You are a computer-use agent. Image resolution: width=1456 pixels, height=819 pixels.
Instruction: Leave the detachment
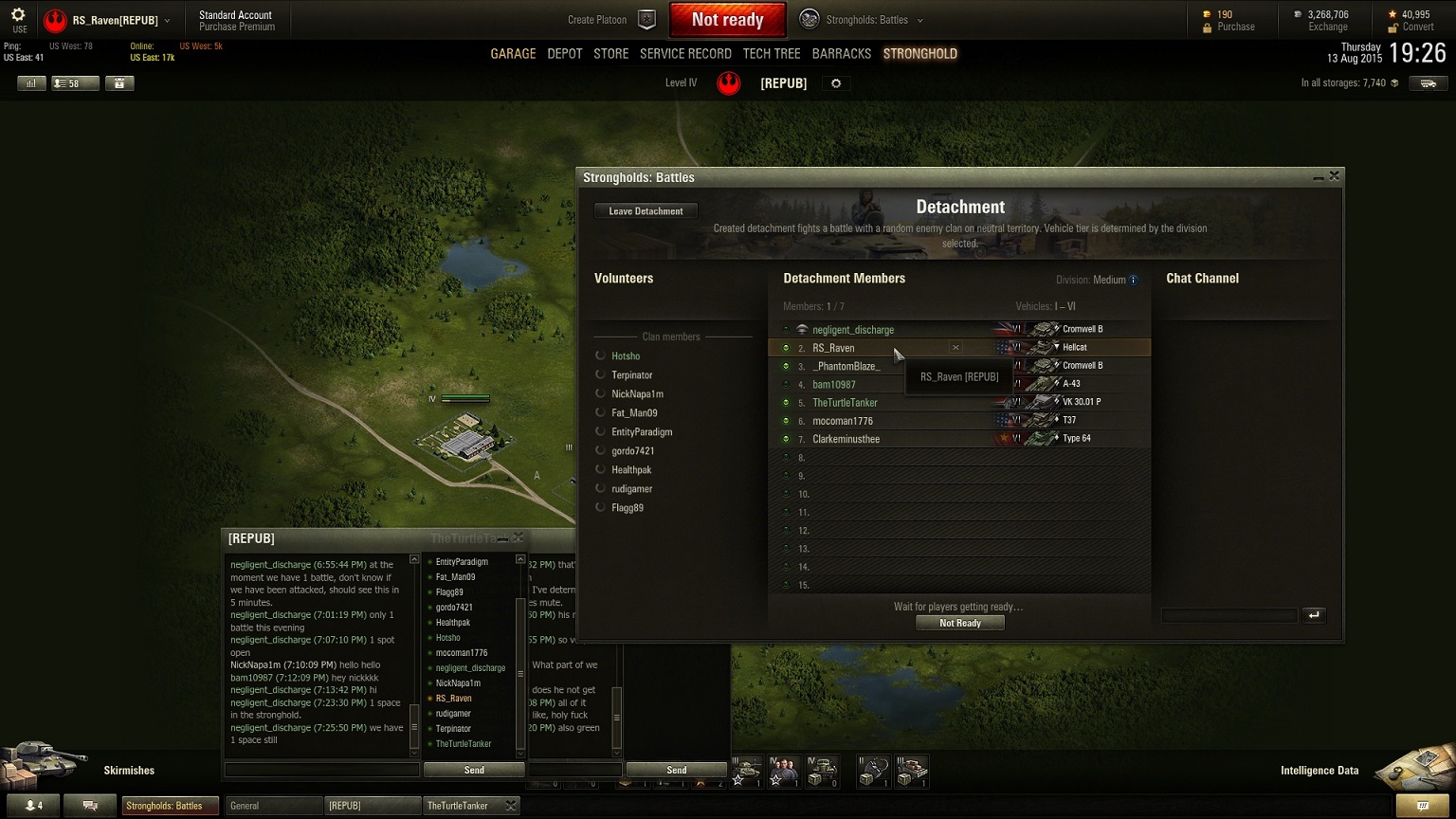click(646, 211)
